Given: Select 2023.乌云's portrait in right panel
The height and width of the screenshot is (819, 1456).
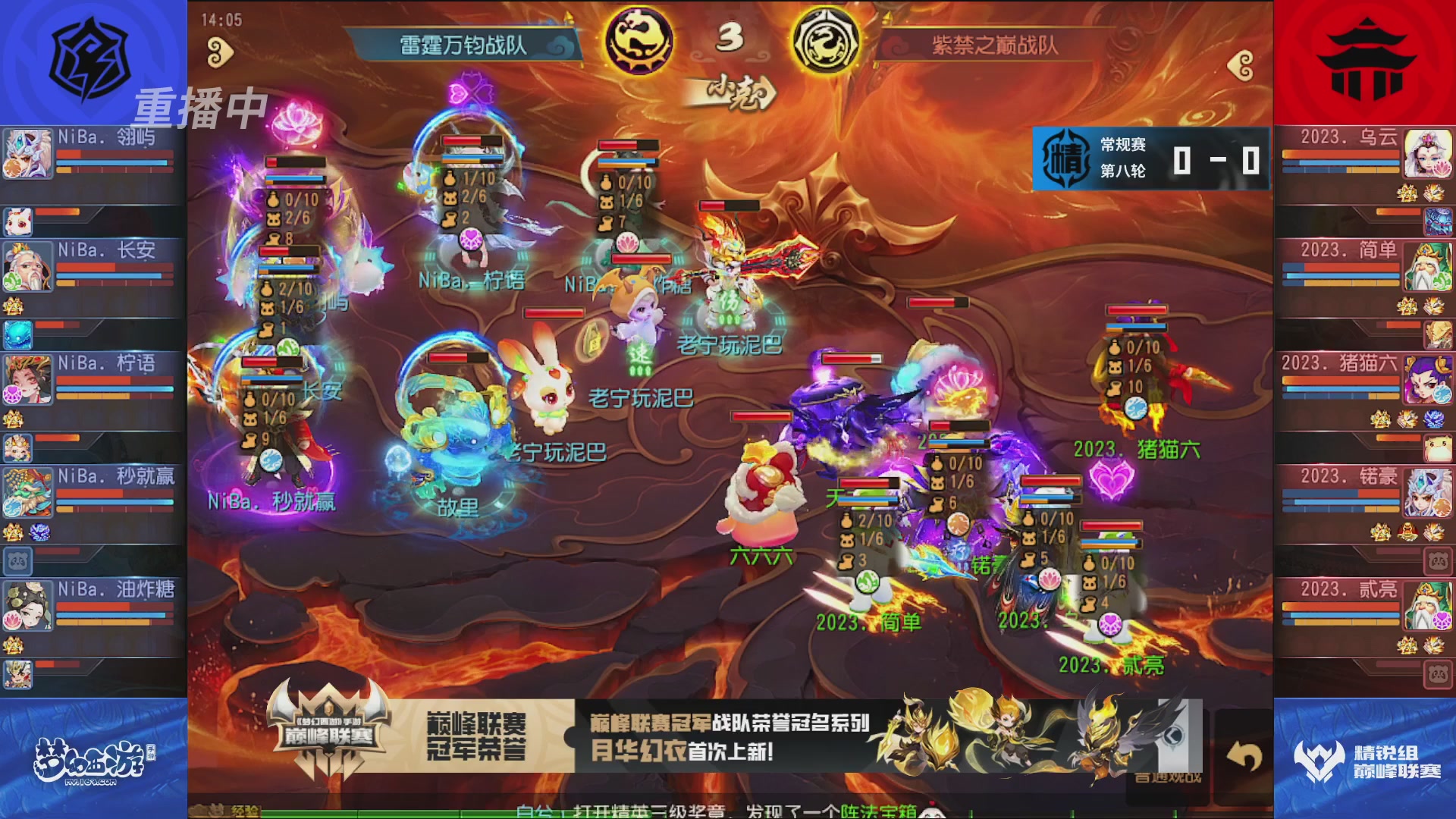Looking at the screenshot, I should [1429, 155].
